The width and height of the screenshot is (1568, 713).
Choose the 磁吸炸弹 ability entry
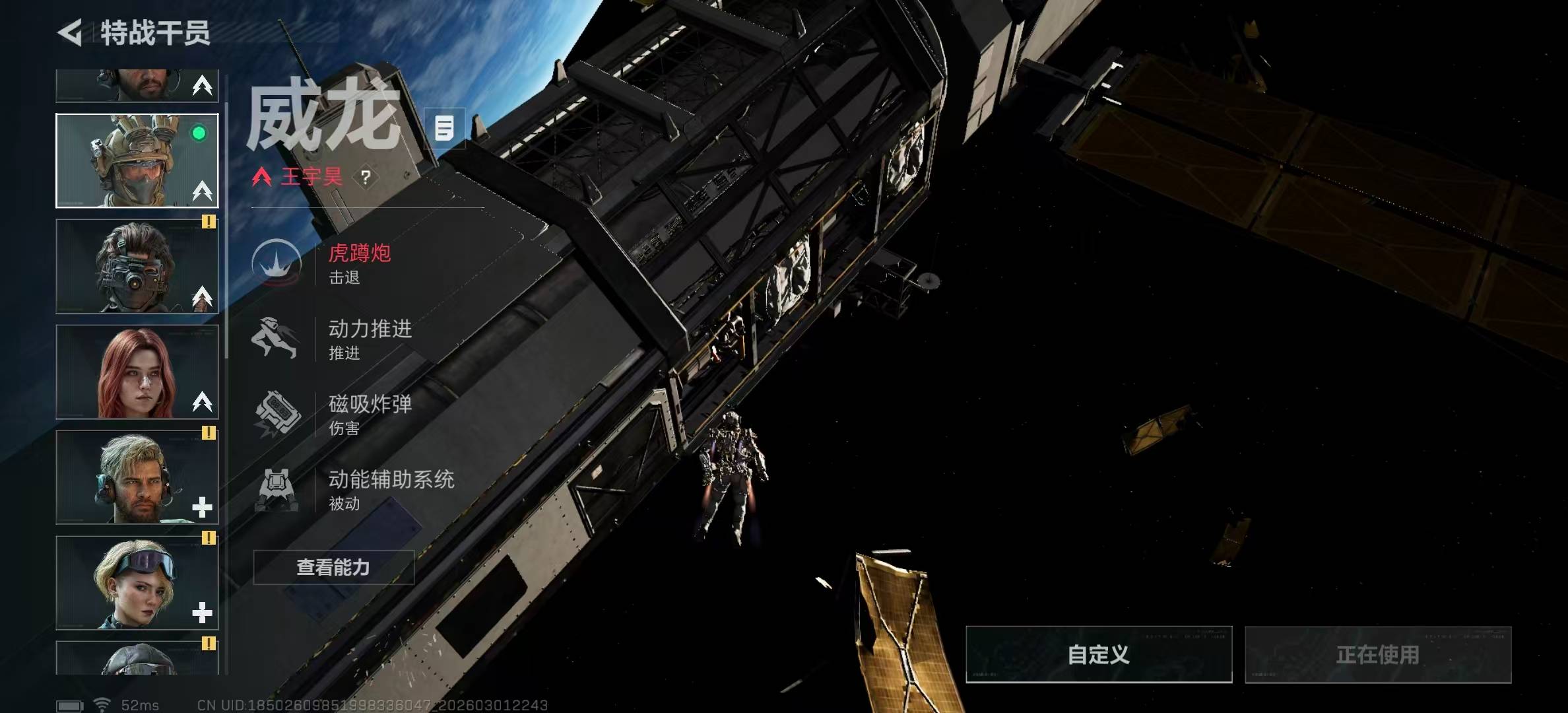pos(370,414)
